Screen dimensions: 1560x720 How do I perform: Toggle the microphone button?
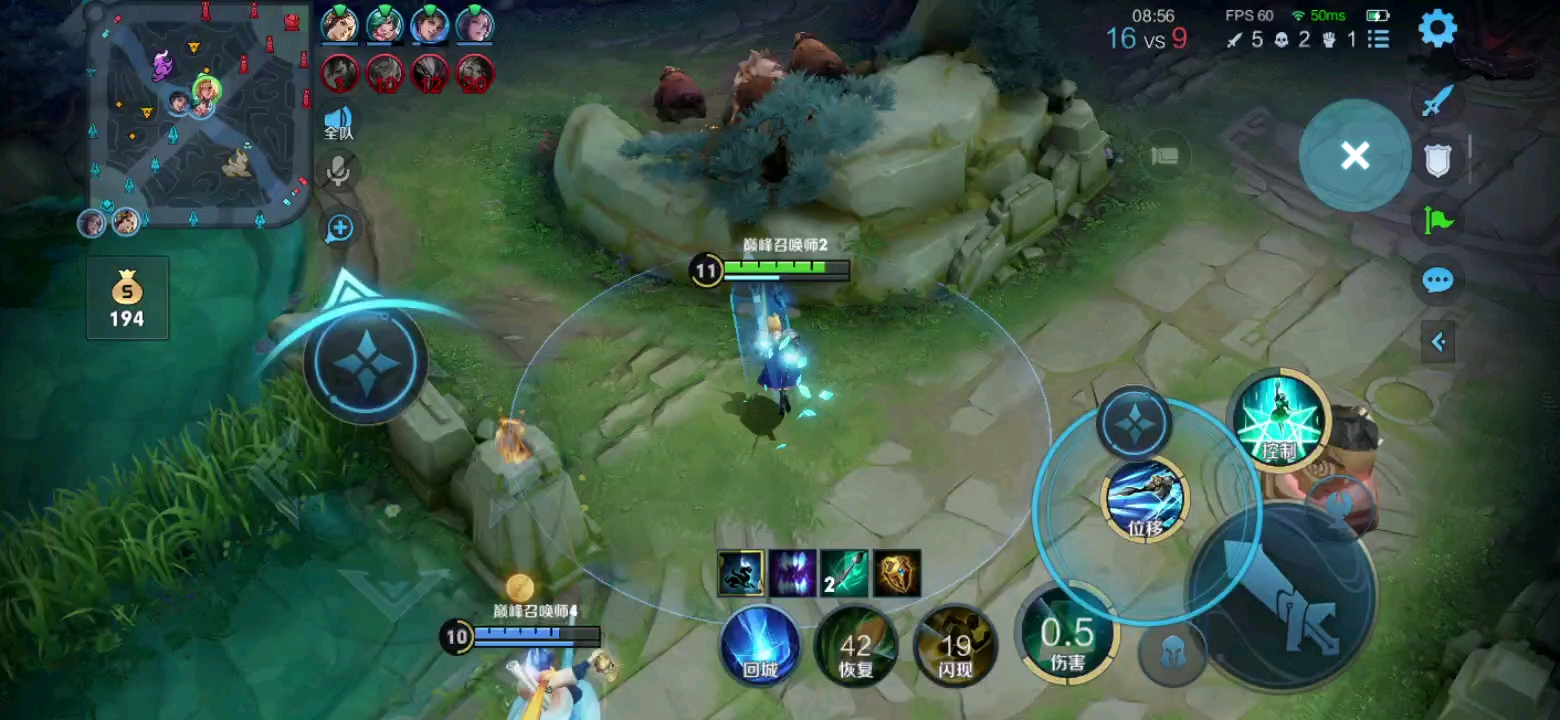340,171
